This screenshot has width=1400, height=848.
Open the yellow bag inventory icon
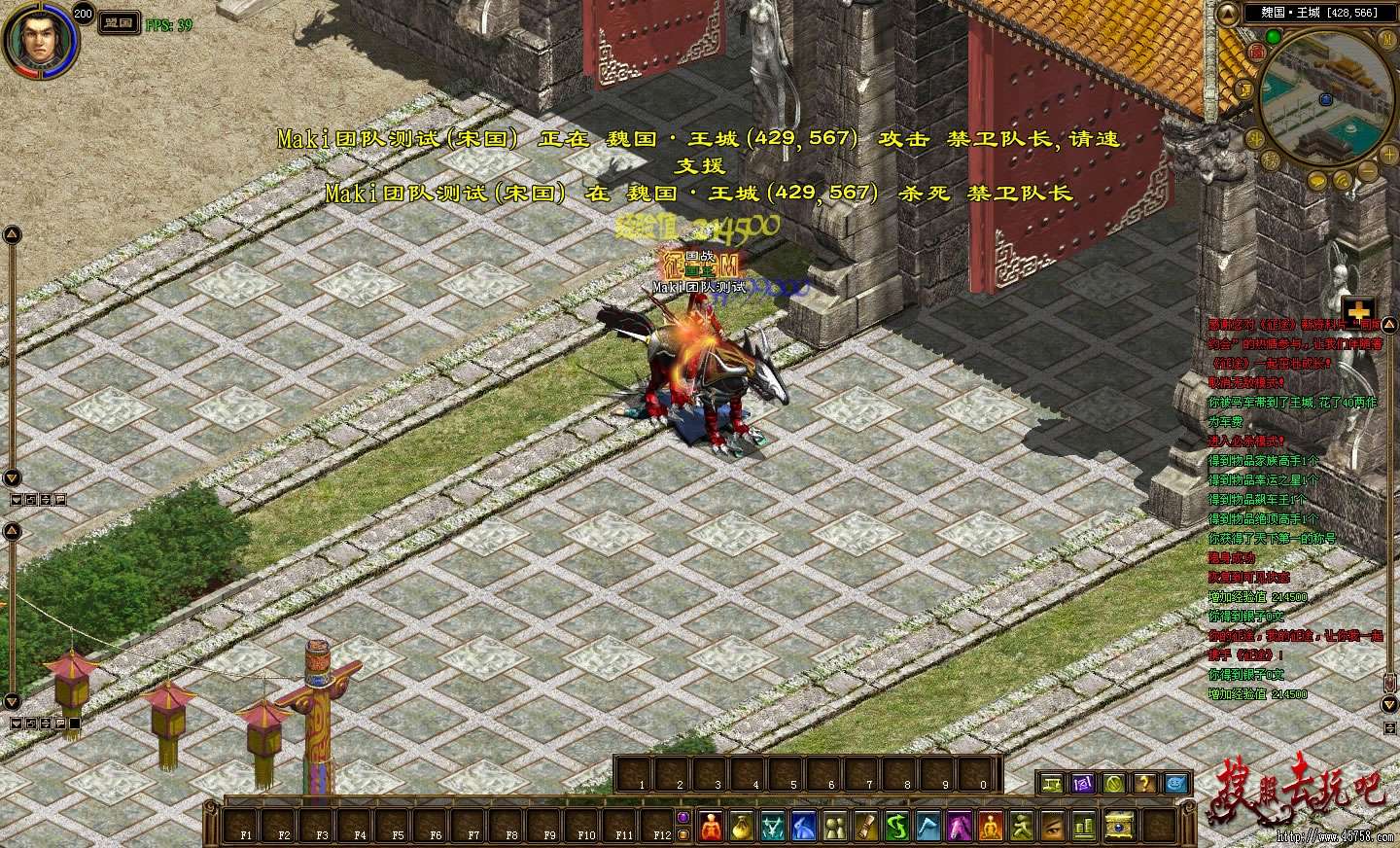pos(741,827)
